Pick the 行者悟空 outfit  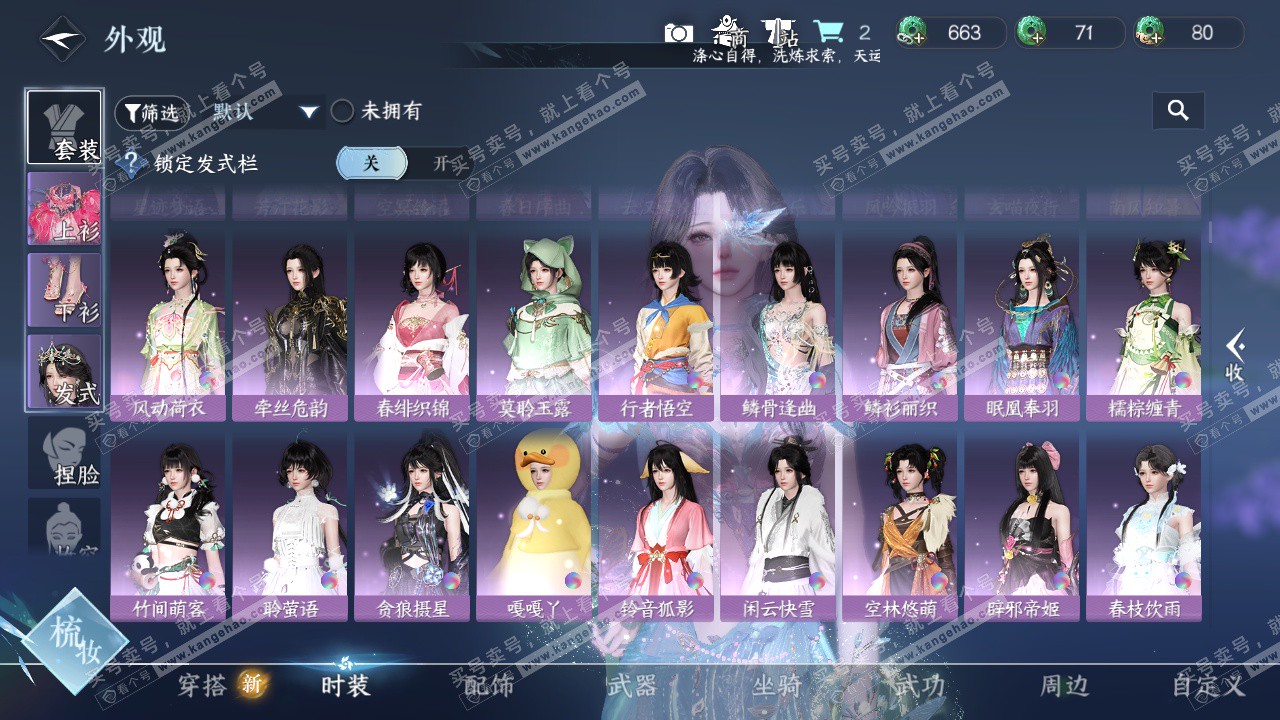pyautogui.click(x=656, y=326)
